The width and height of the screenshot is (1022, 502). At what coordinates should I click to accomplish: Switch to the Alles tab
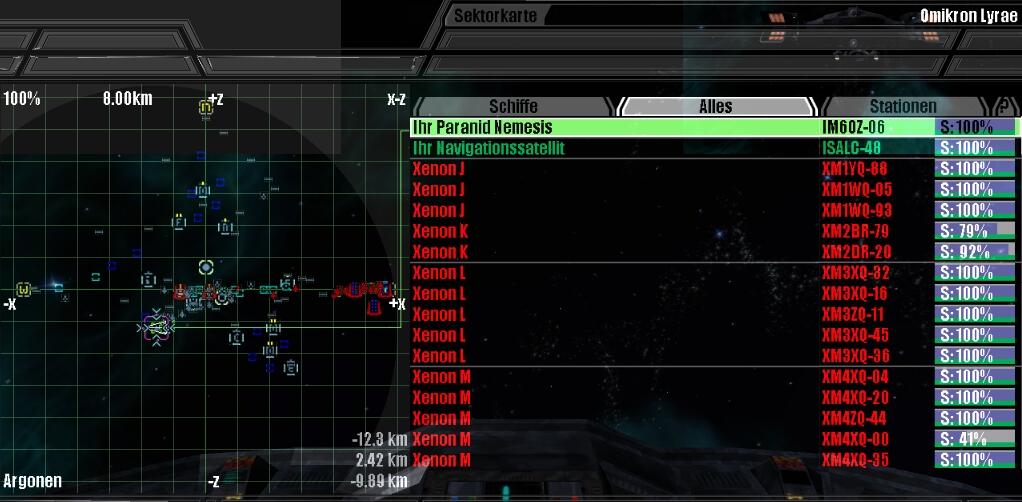pos(715,106)
